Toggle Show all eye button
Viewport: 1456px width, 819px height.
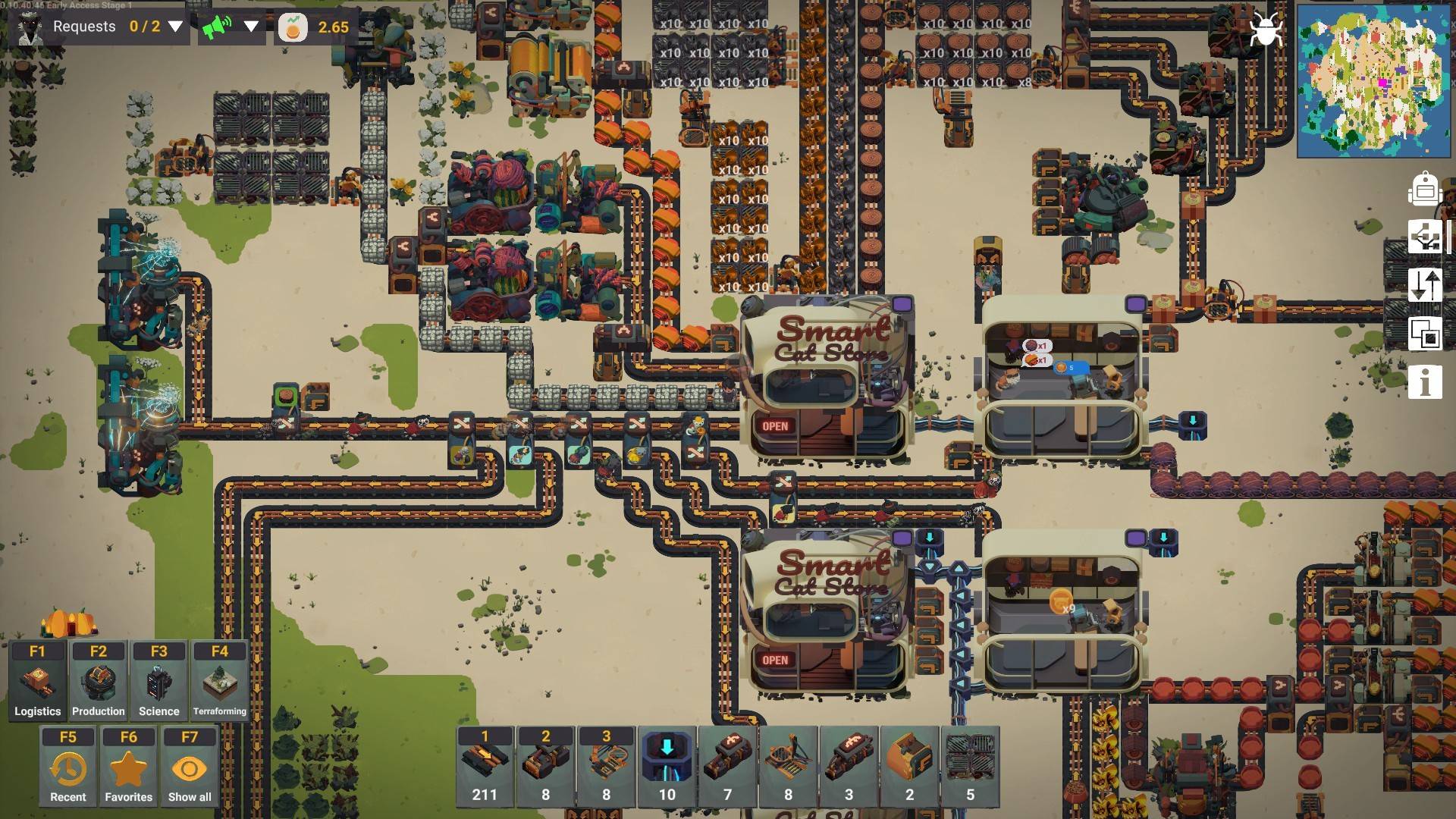[189, 767]
